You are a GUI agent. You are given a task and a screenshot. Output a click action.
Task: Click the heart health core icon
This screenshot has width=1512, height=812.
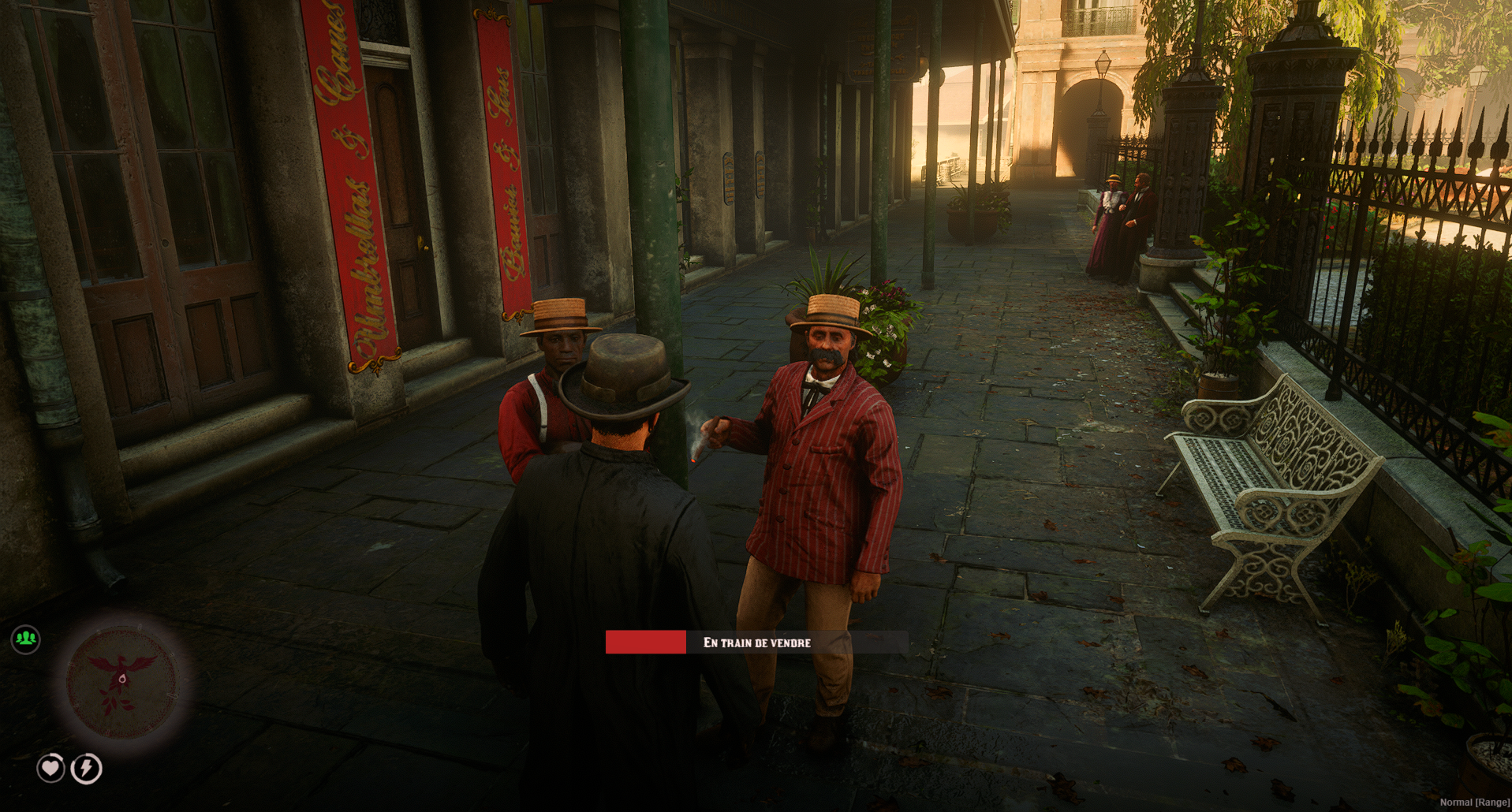(51, 767)
